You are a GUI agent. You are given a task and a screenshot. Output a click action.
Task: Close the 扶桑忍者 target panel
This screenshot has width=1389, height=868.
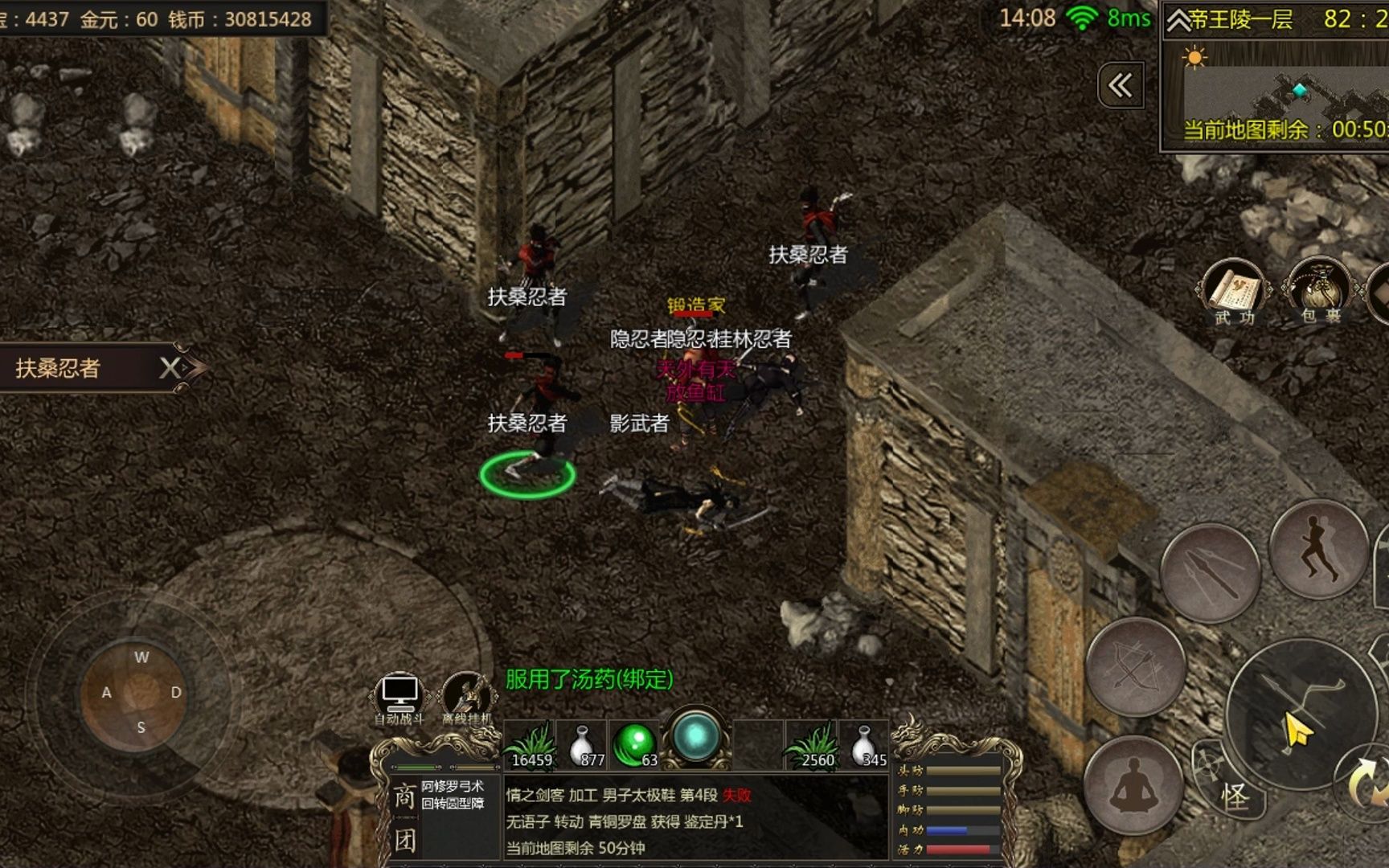point(170,368)
